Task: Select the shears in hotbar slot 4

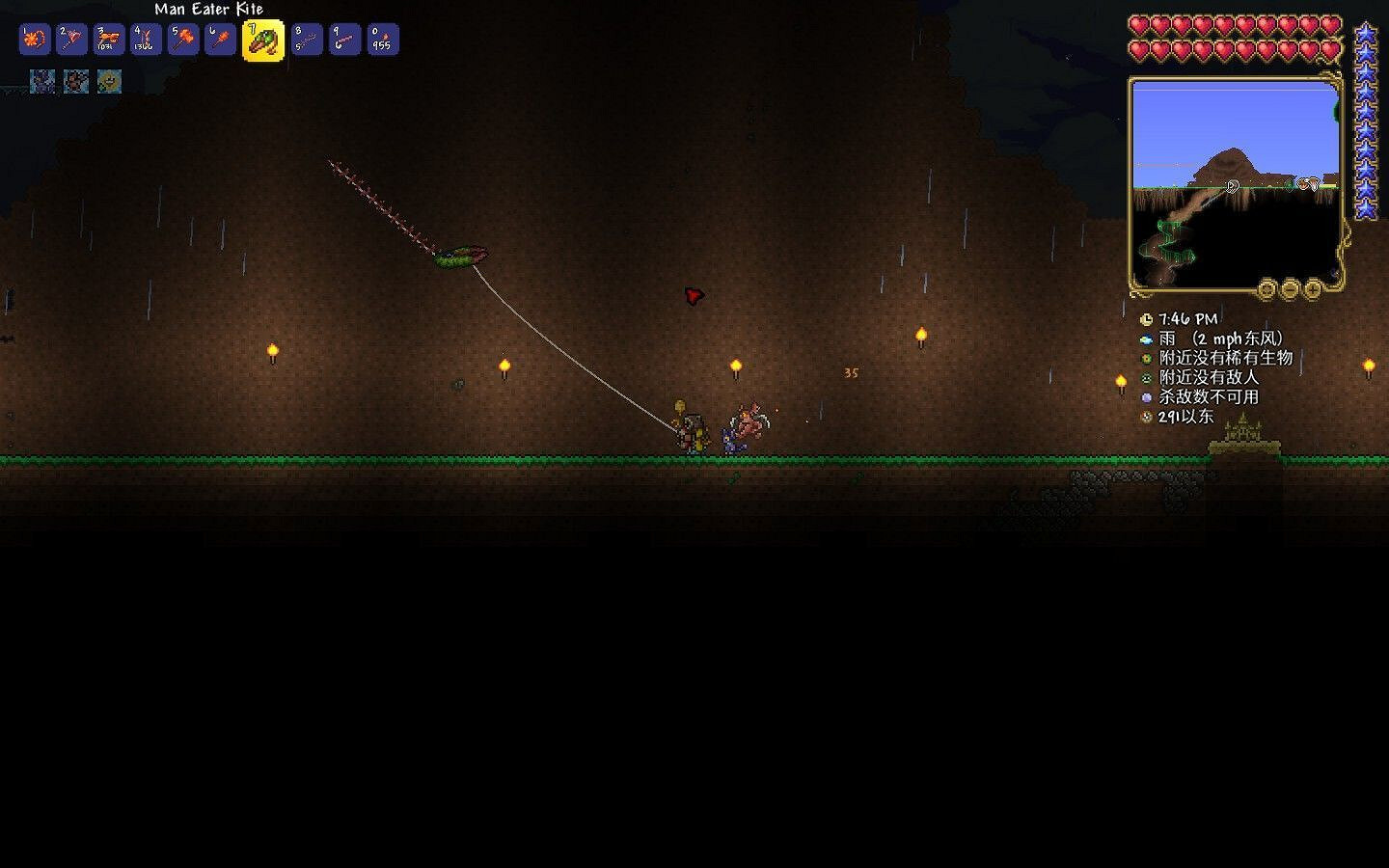Action: click(145, 40)
